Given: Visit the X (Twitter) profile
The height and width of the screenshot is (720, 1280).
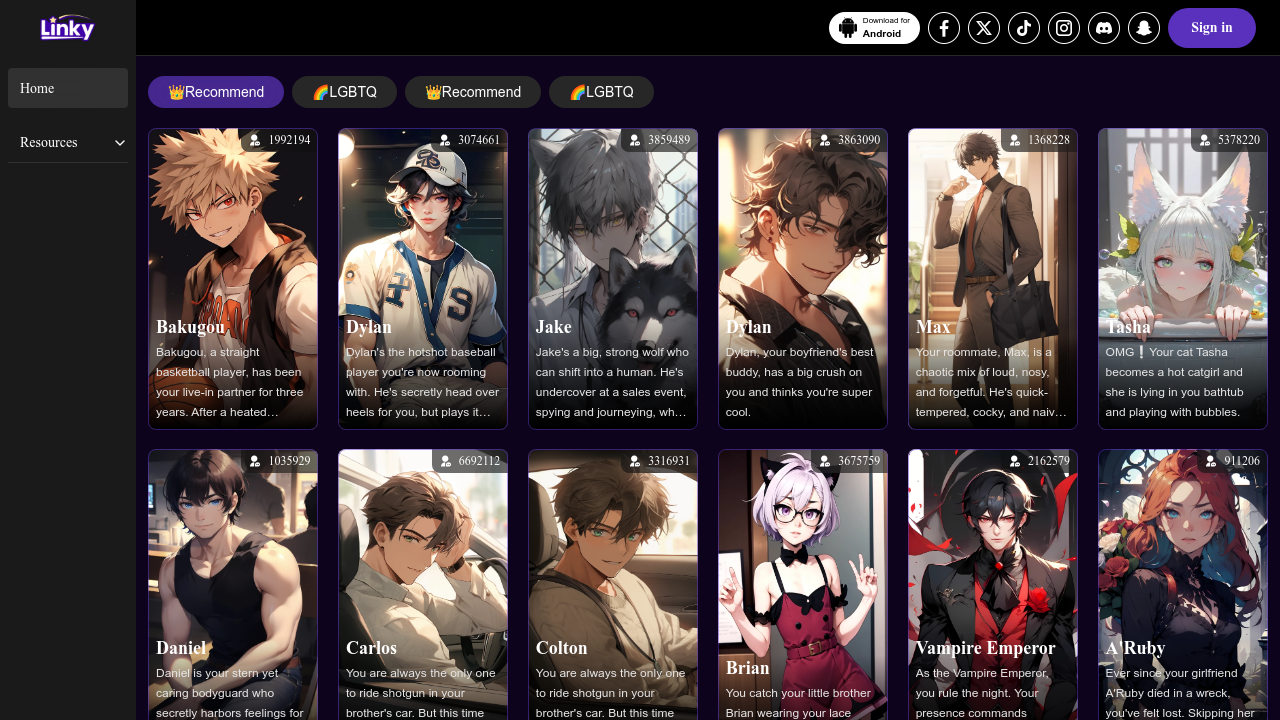Looking at the screenshot, I should (983, 27).
